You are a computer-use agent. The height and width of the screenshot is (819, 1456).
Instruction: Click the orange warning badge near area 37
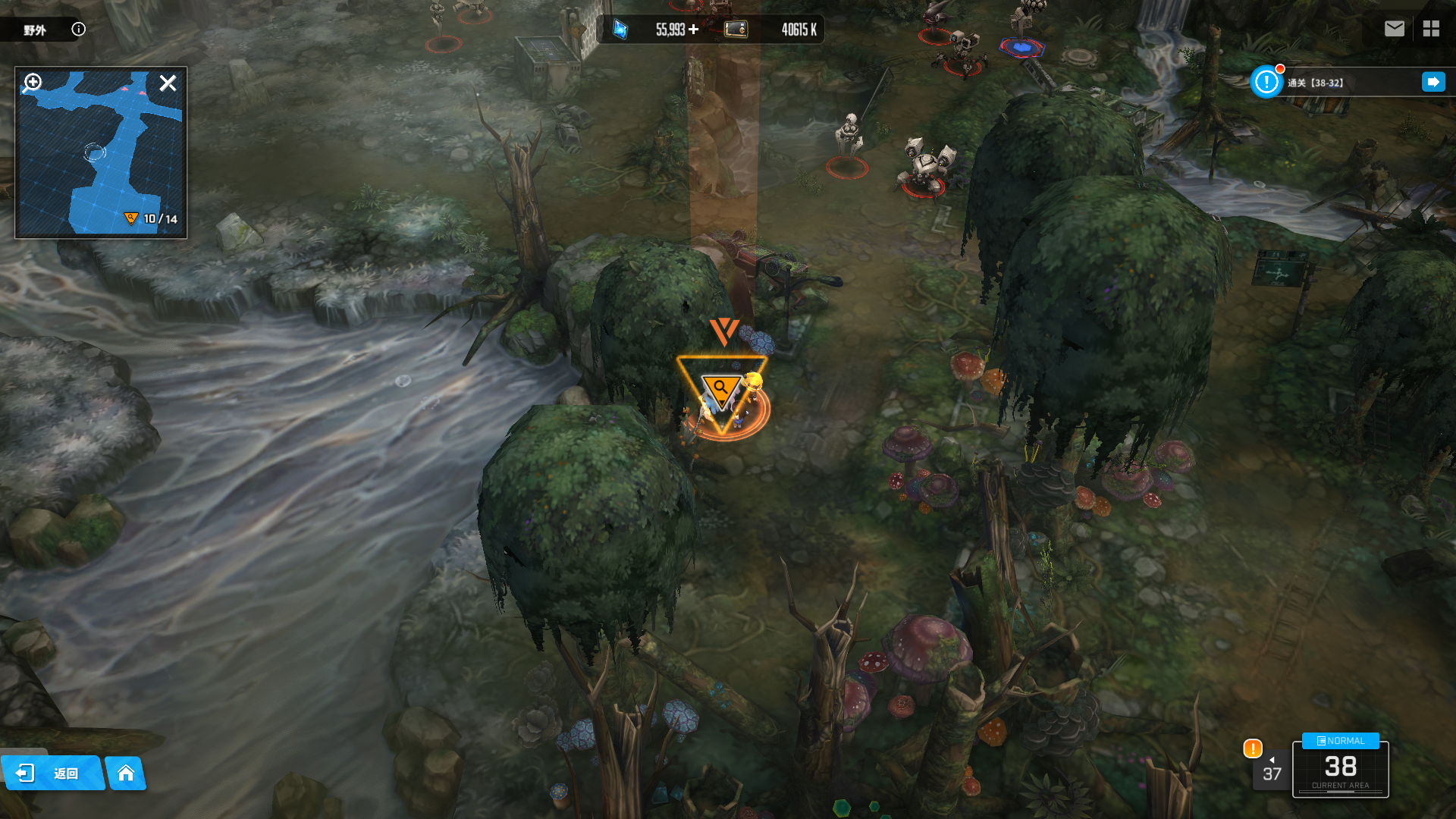(x=1252, y=748)
